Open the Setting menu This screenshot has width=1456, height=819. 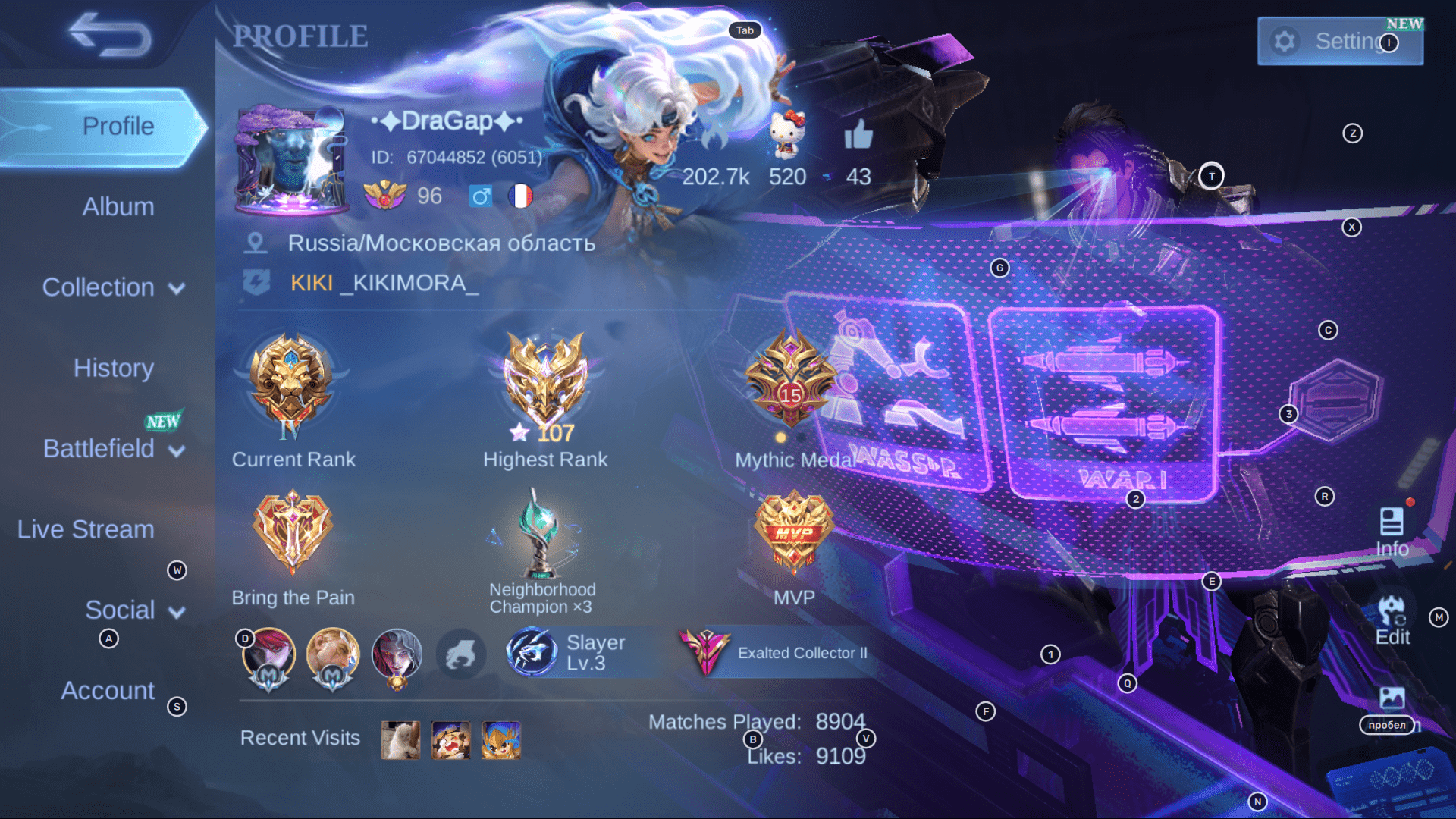(x=1339, y=42)
